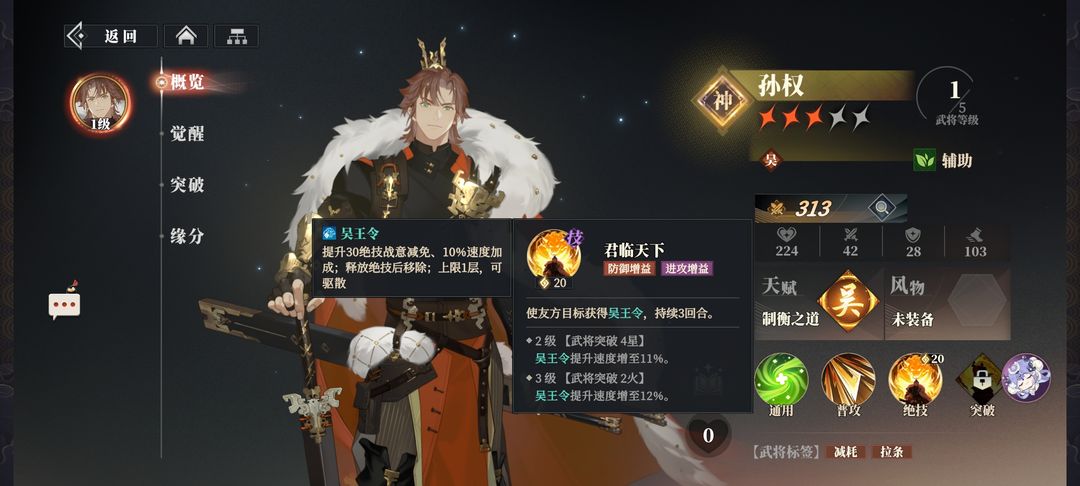Open the purple-haired character avatar icon
Viewport: 1080px width, 486px height.
tap(1025, 378)
